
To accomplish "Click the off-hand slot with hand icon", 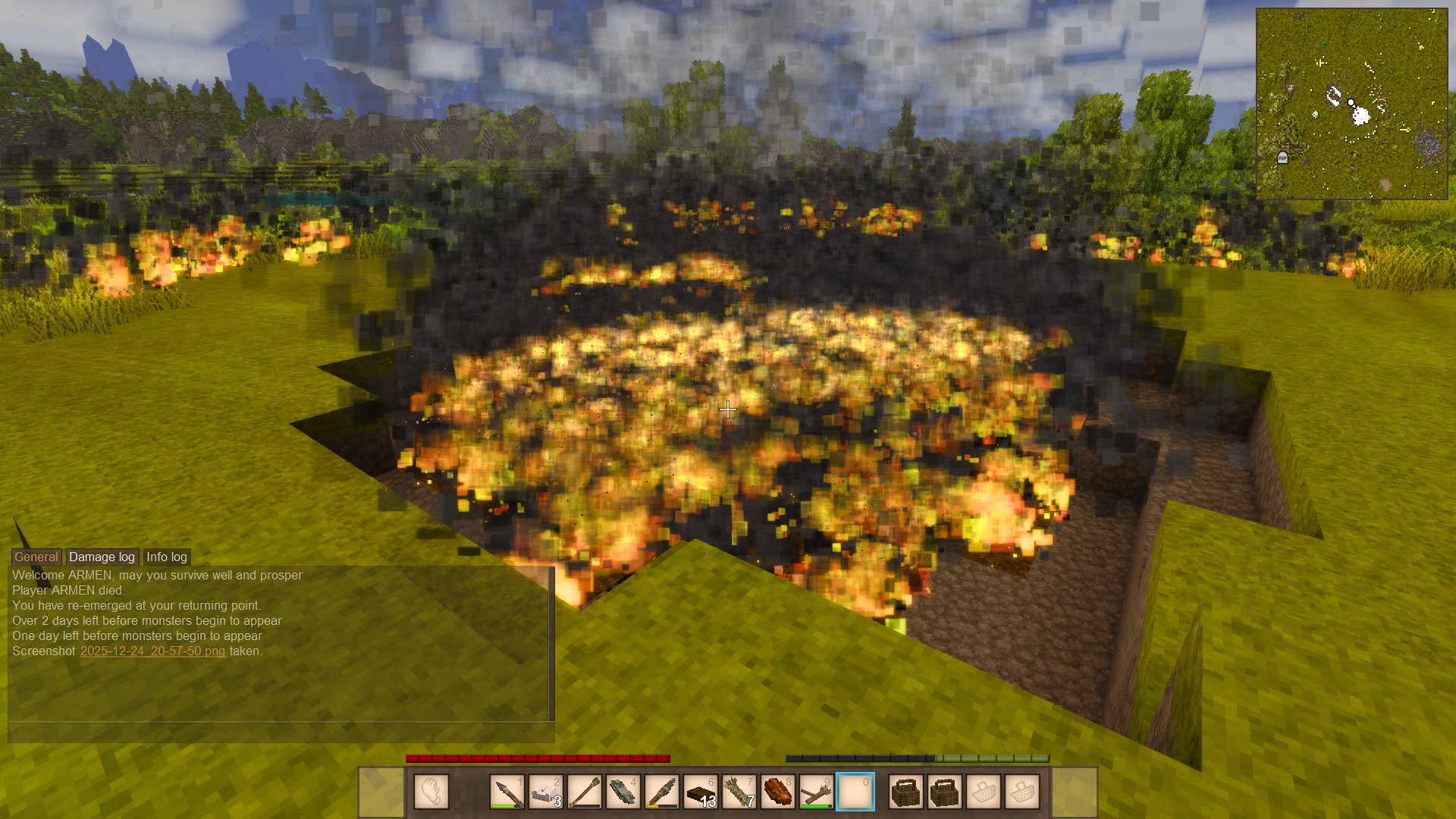I will (431, 792).
